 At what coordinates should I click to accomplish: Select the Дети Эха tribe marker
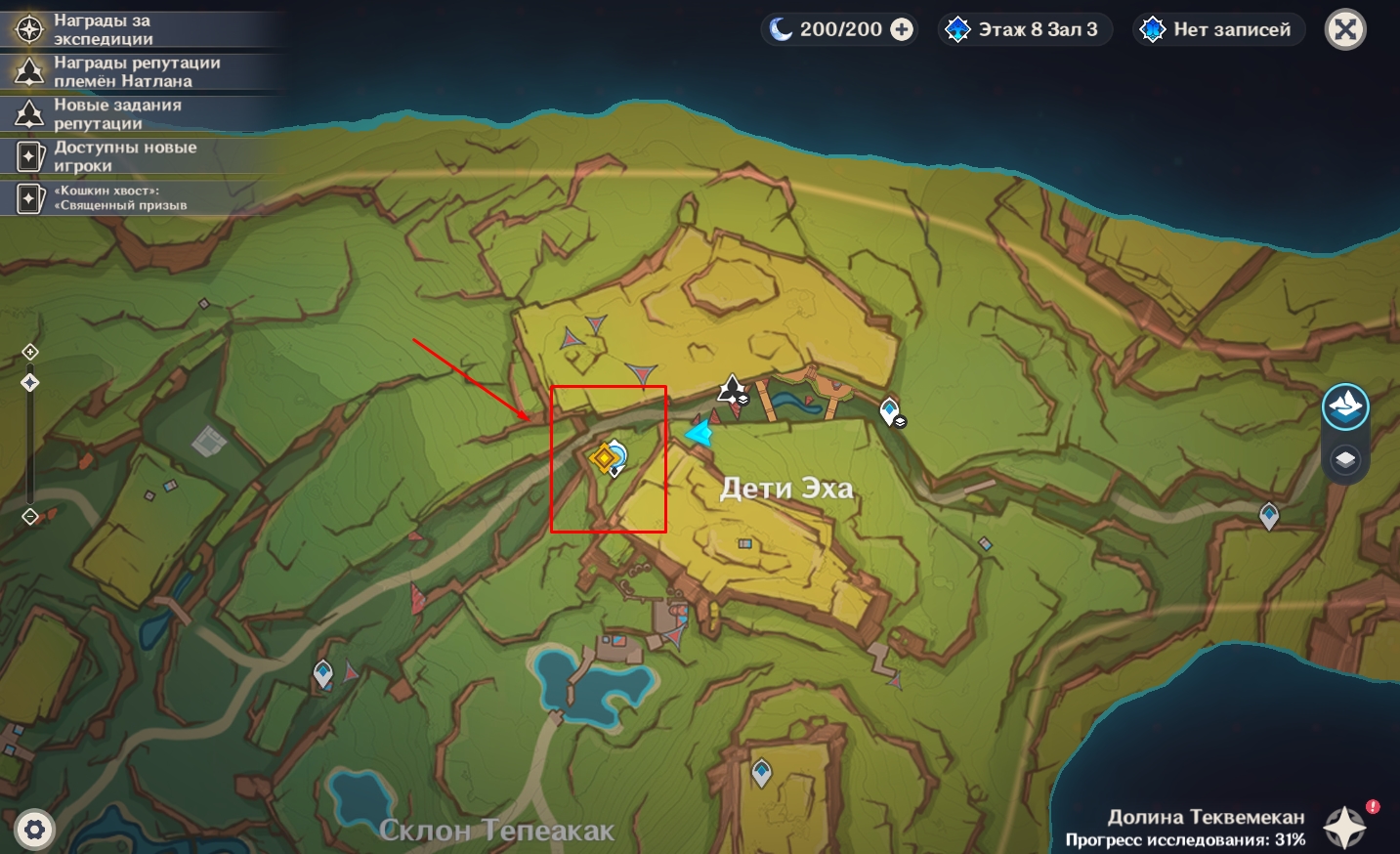pyautogui.click(x=732, y=390)
